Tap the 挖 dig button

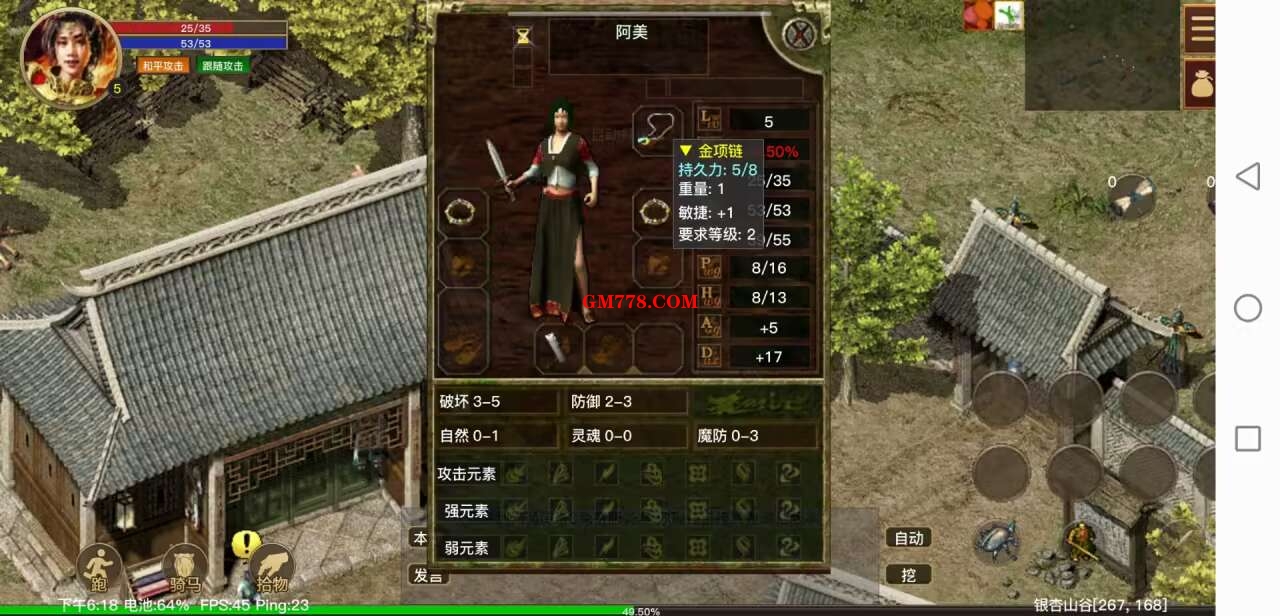[908, 575]
